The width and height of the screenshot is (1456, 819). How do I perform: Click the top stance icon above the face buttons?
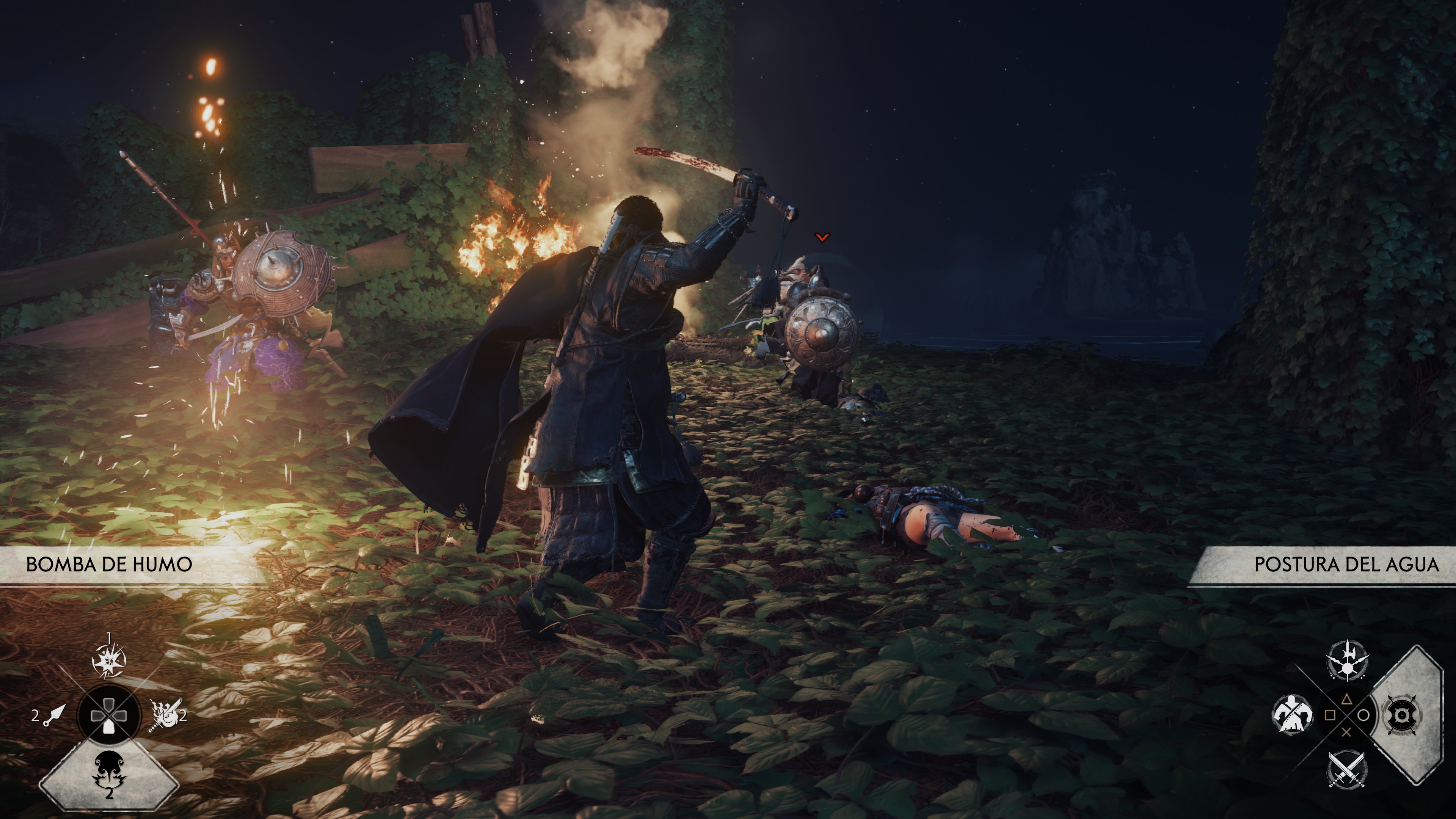tap(1347, 660)
